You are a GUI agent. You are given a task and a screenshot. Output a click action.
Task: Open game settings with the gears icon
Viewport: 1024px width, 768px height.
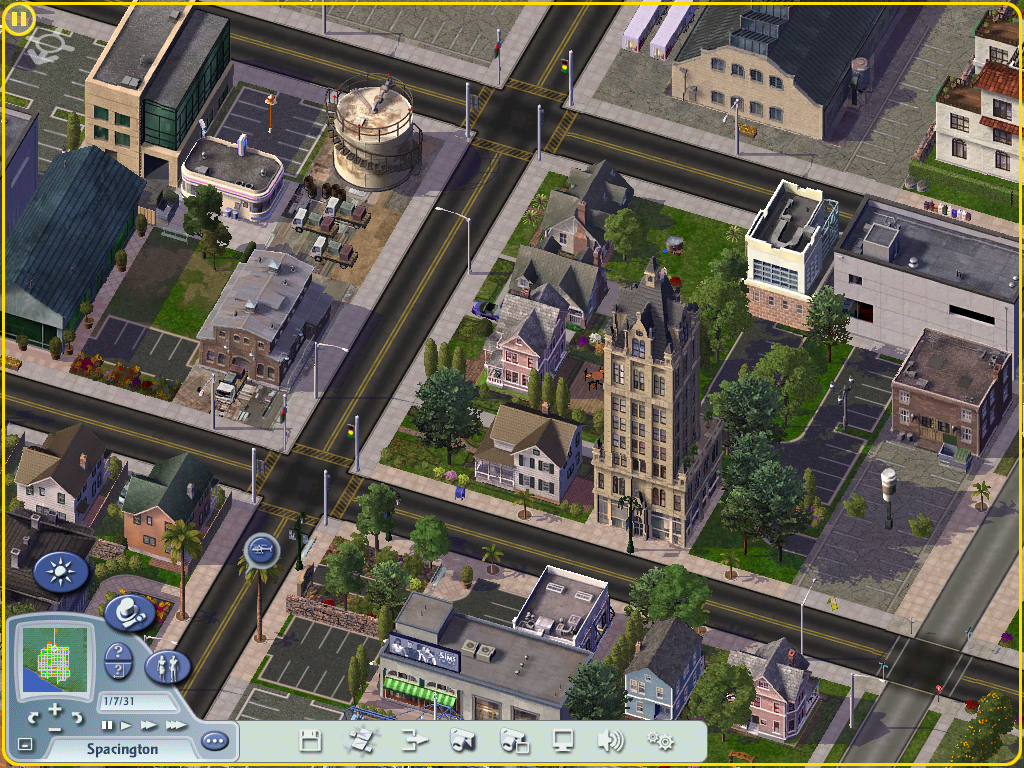pos(660,741)
